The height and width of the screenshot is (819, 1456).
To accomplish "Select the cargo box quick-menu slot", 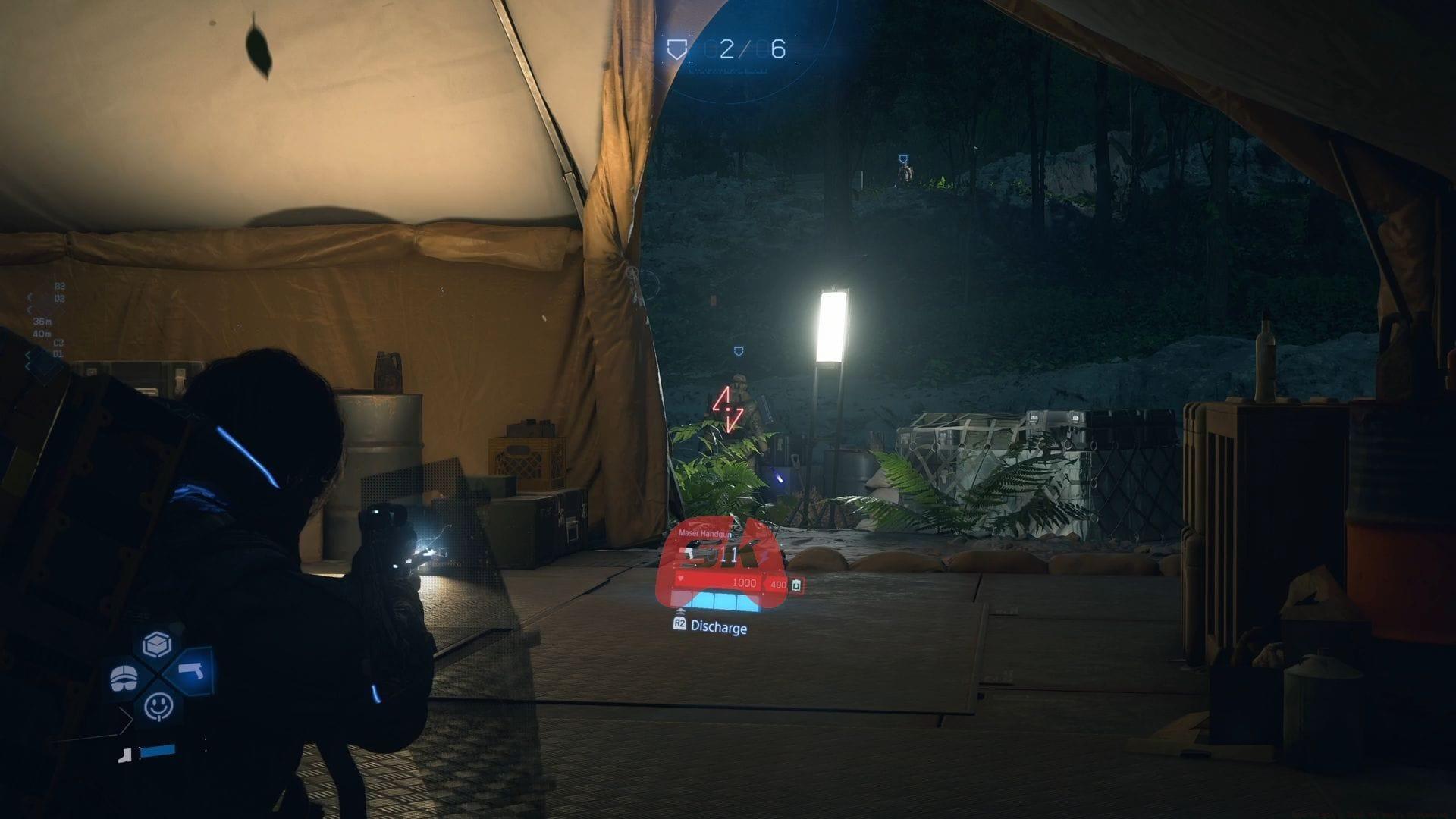I will (158, 644).
